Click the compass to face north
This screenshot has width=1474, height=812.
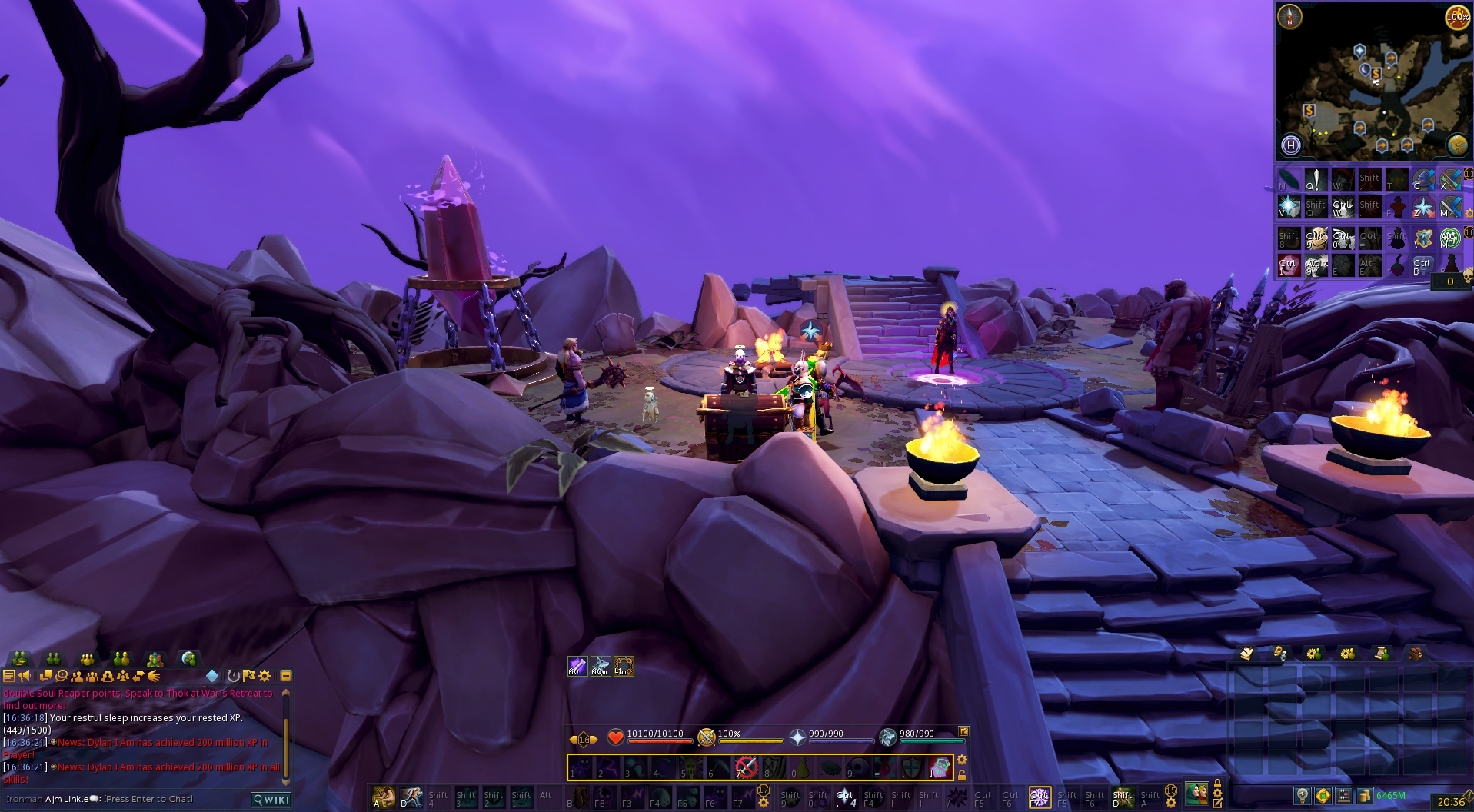1289,16
